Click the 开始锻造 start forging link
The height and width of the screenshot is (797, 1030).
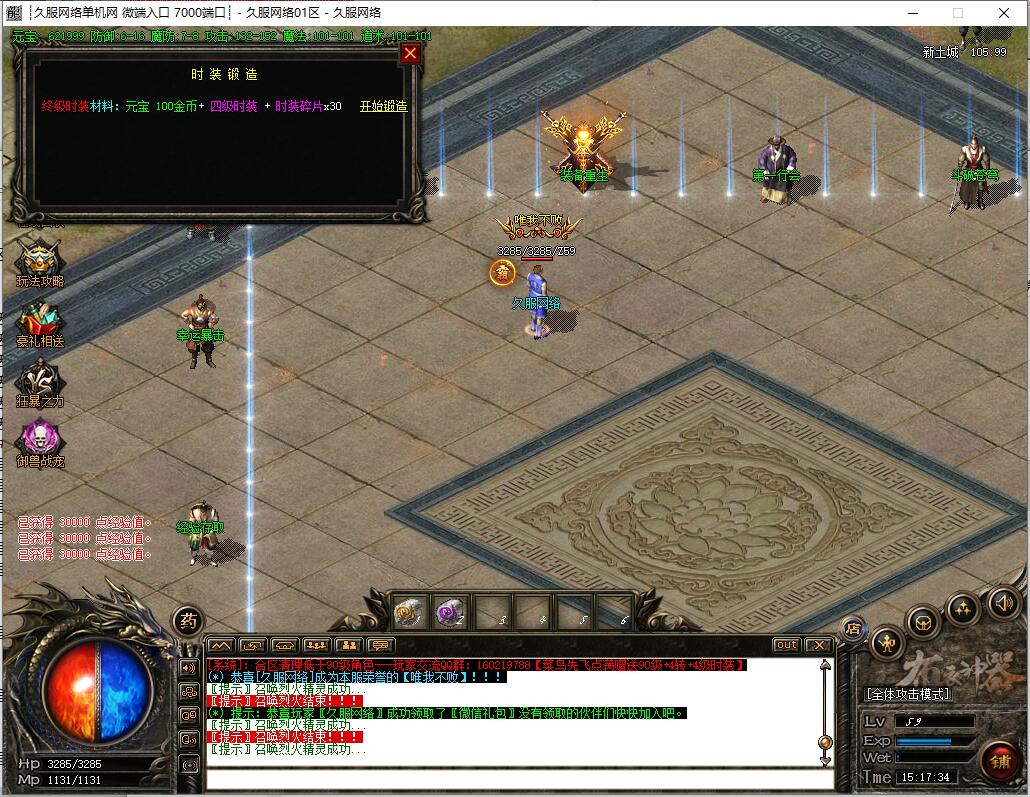(383, 106)
